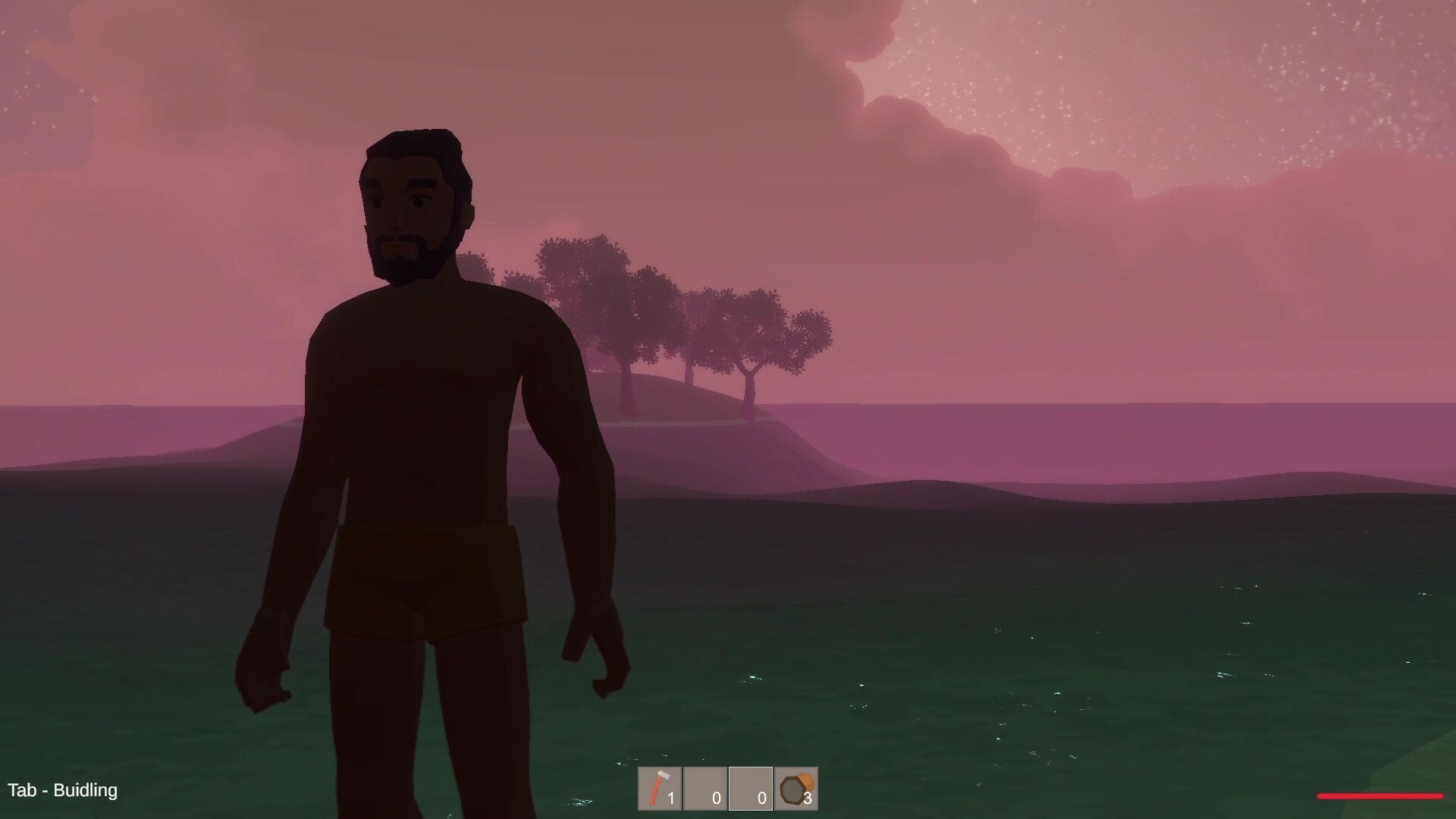Select the highlighted empty hotbar slot
The image size is (1456, 819).
click(x=751, y=789)
